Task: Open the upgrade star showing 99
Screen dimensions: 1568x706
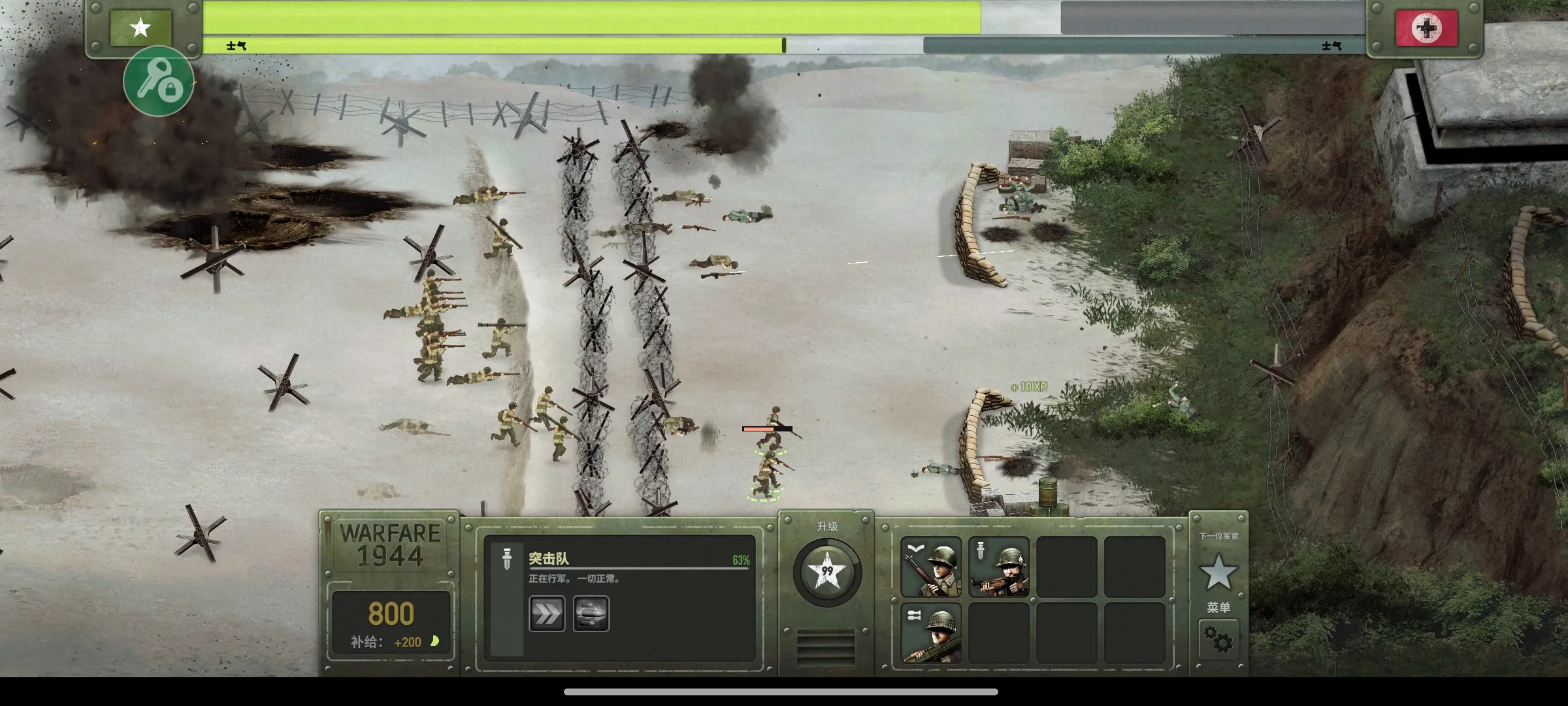Action: pos(827,572)
